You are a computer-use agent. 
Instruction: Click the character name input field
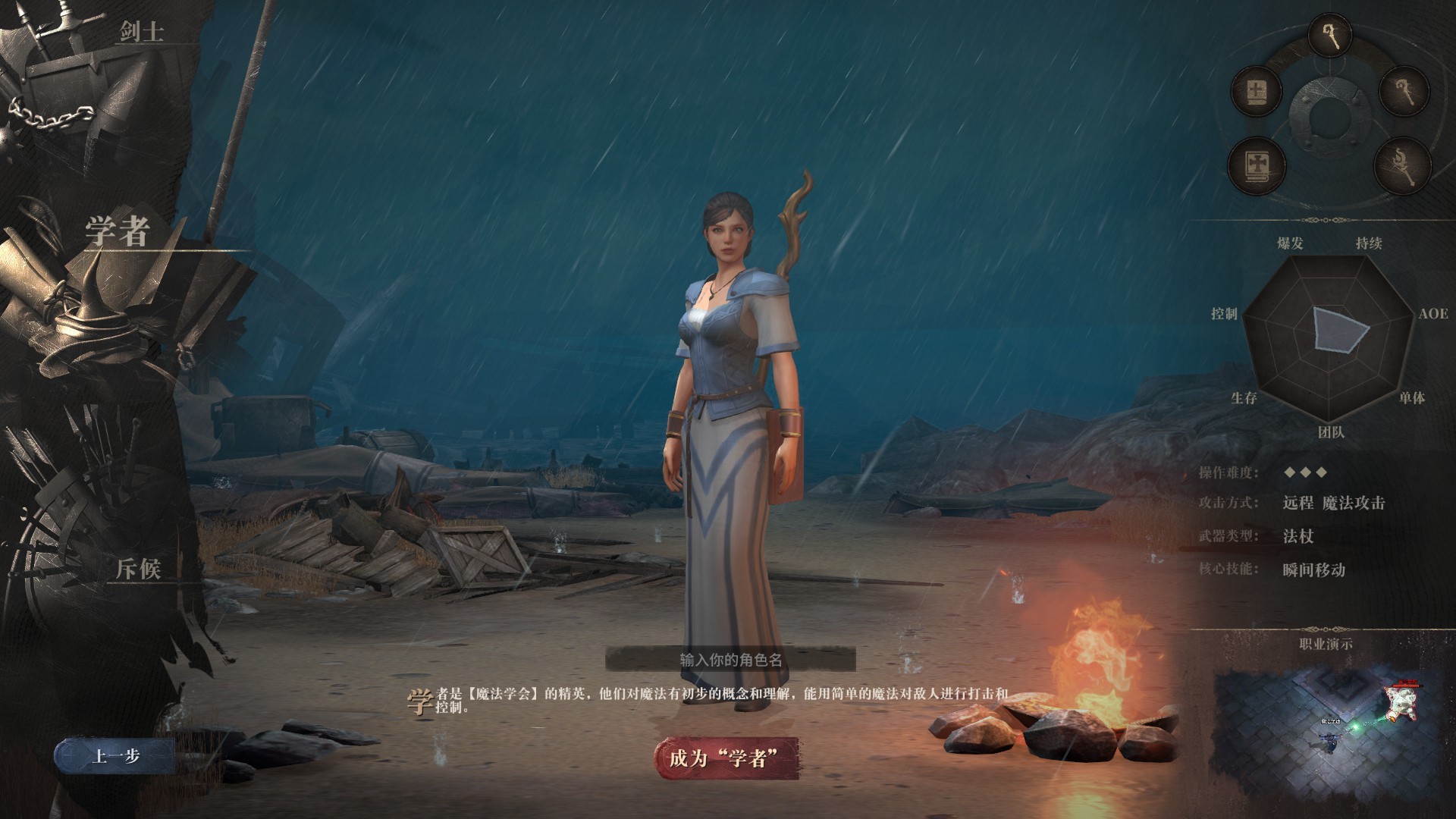[x=730, y=659]
